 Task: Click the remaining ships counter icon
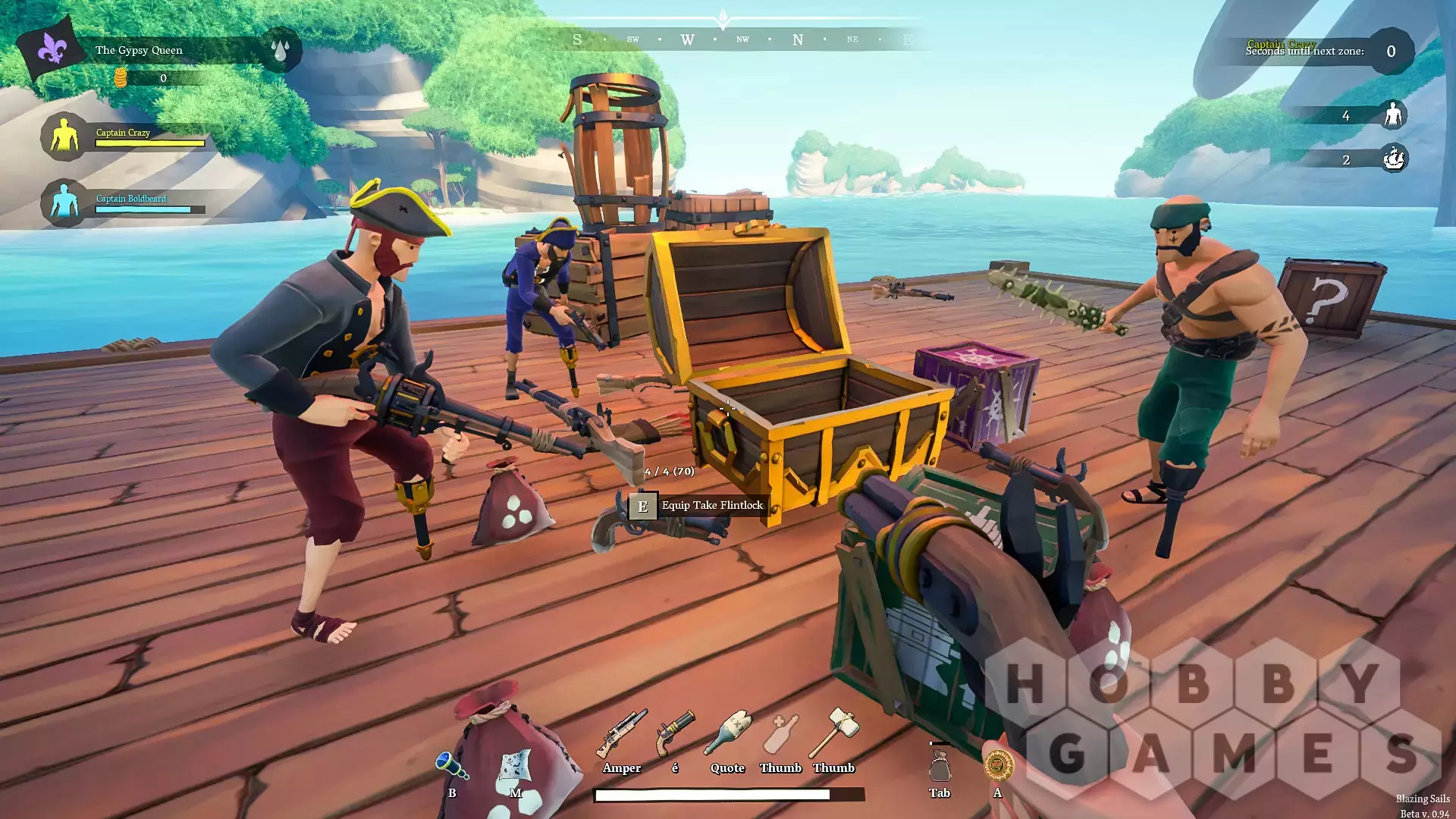point(1393,159)
